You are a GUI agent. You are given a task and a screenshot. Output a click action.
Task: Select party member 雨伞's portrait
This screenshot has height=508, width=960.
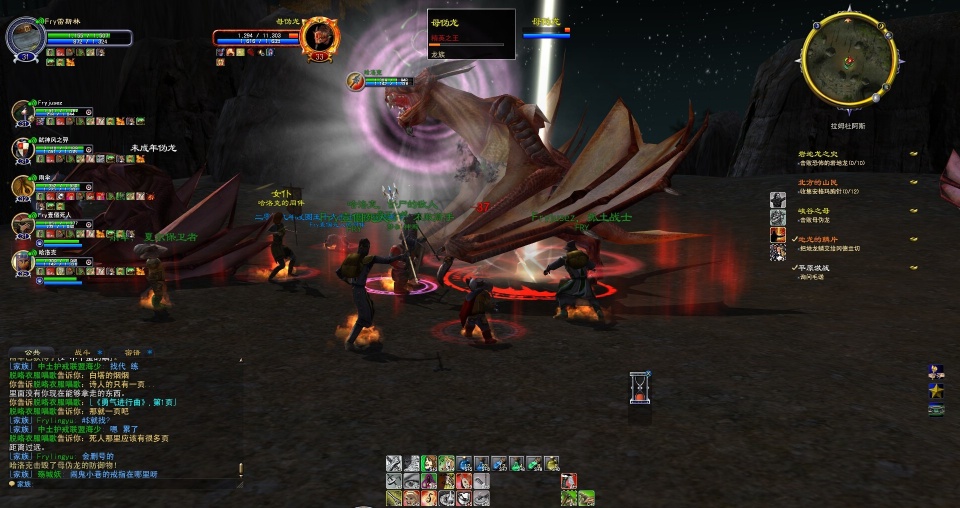[23, 187]
